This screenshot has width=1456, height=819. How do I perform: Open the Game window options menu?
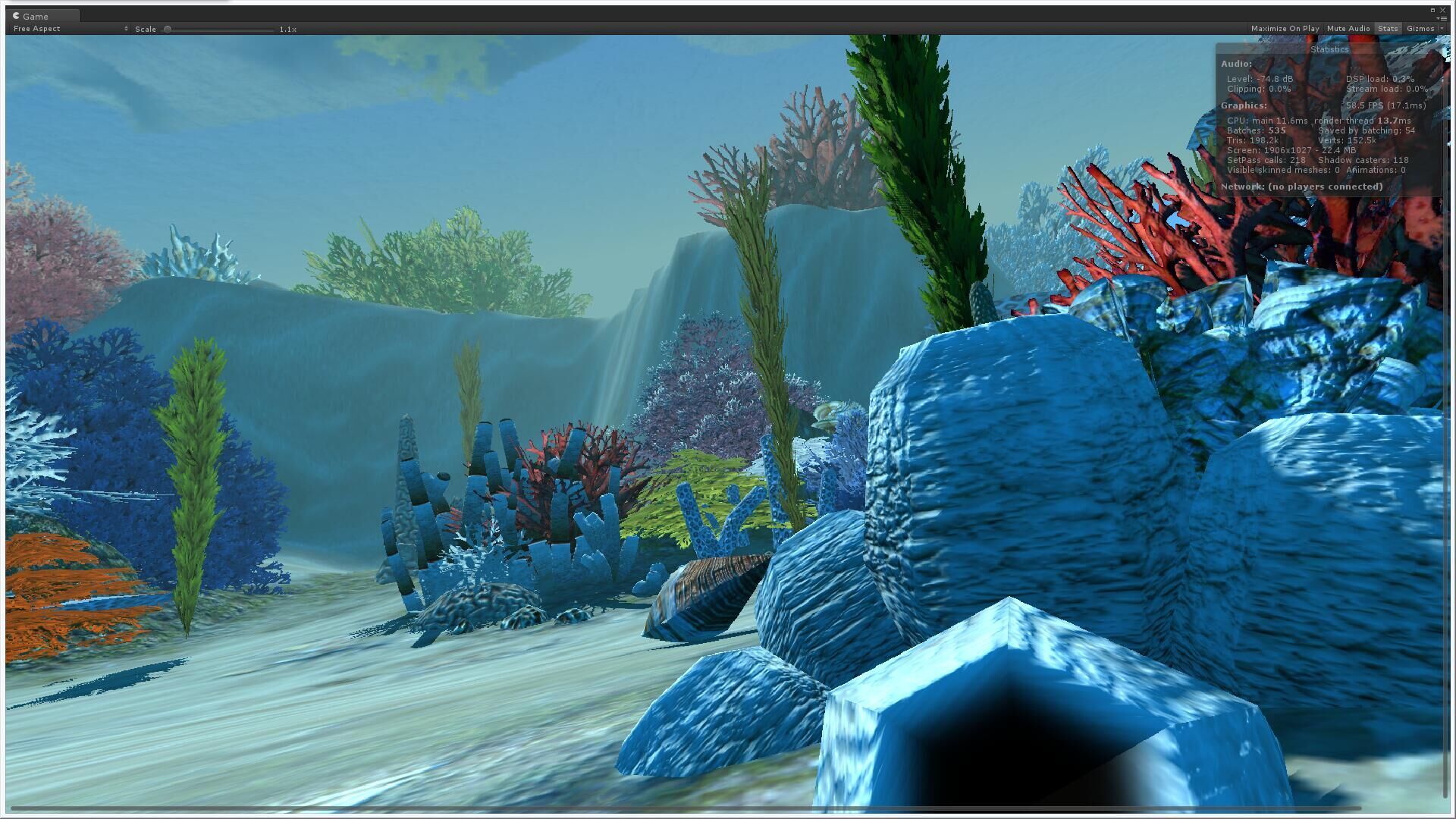click(x=1442, y=18)
